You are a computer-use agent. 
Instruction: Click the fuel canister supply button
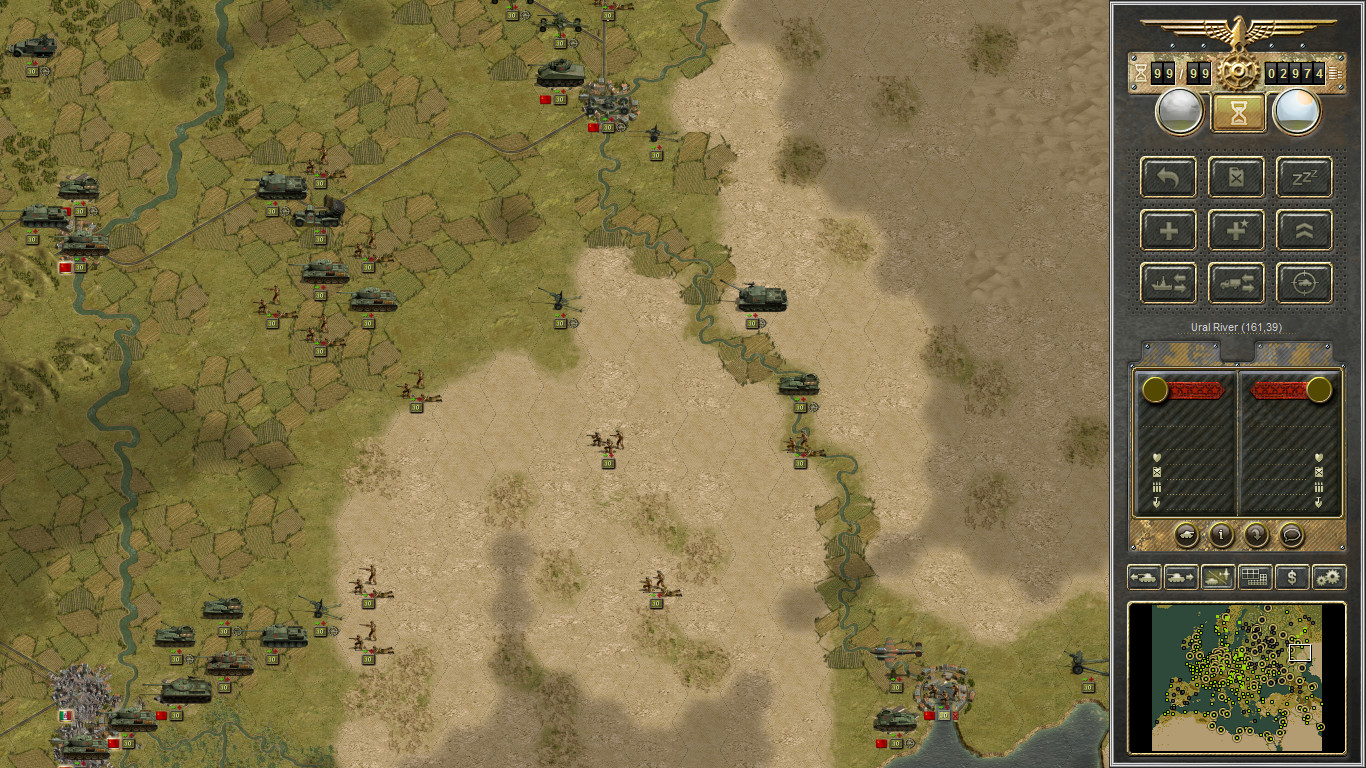click(1236, 177)
